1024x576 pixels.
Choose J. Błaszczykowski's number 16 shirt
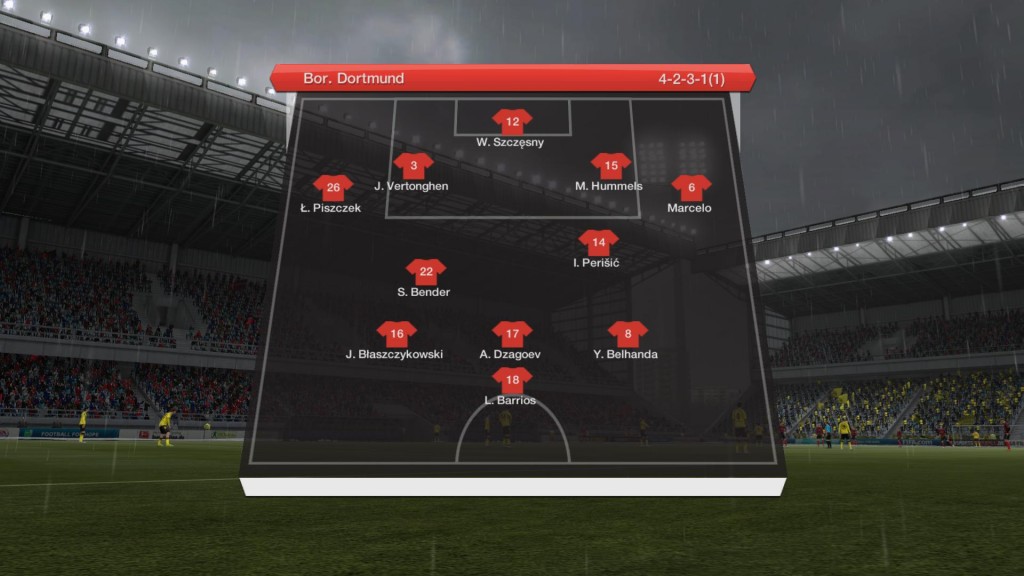tap(396, 334)
